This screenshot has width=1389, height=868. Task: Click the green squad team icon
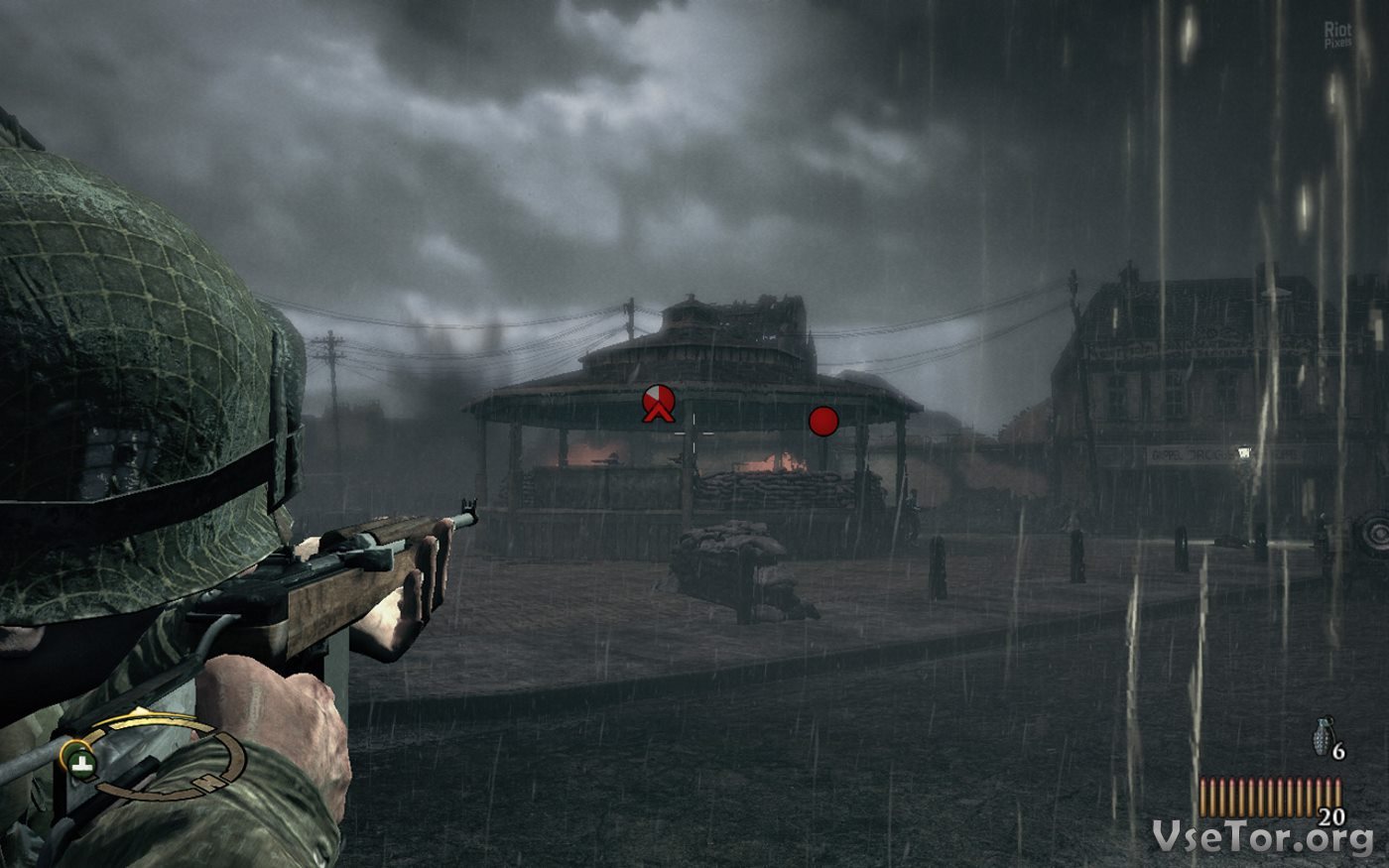click(x=78, y=762)
